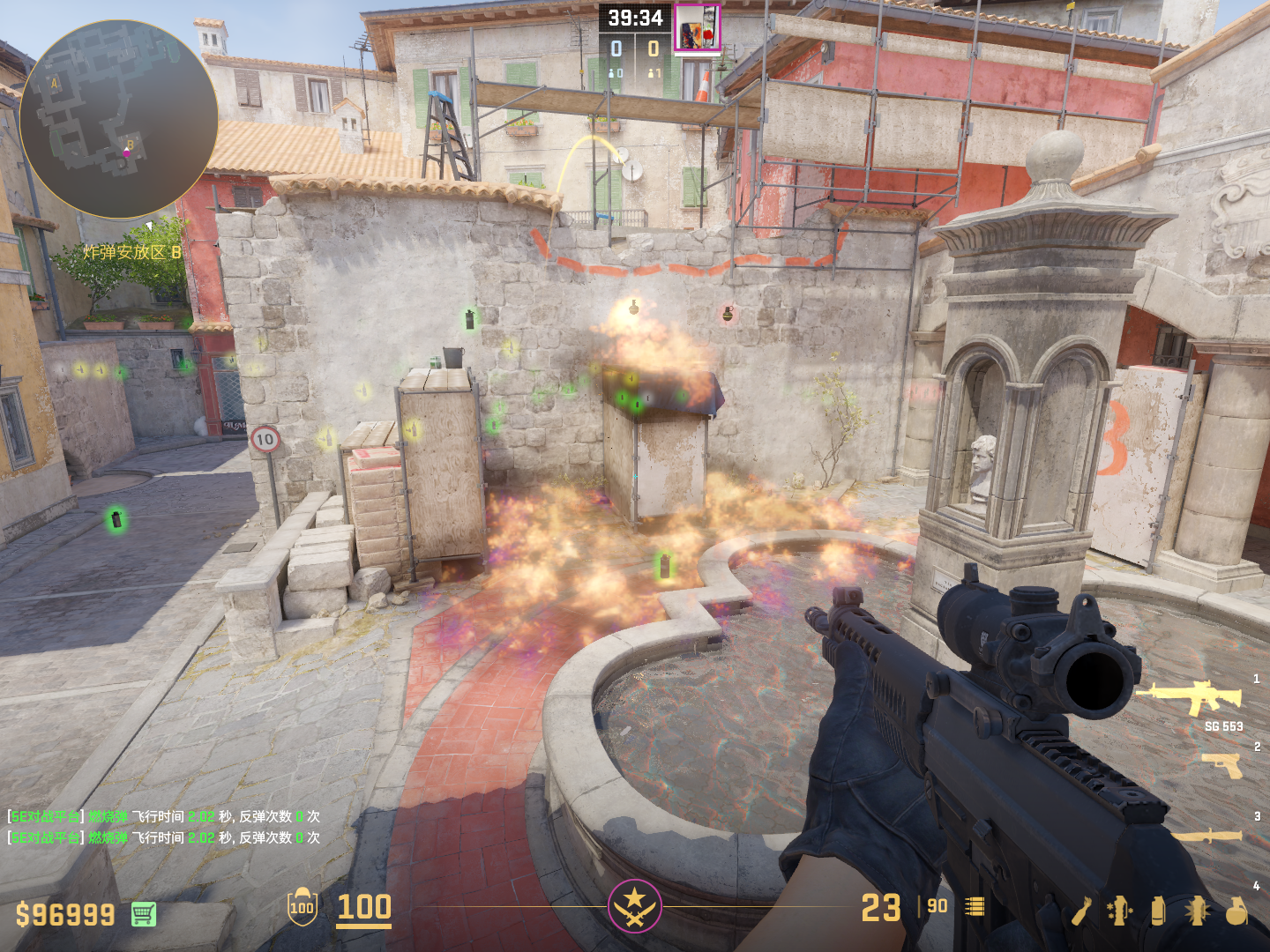Image resolution: width=1270 pixels, height=952 pixels.
Task: Choose the HE grenade icon
Action: tap(1236, 911)
